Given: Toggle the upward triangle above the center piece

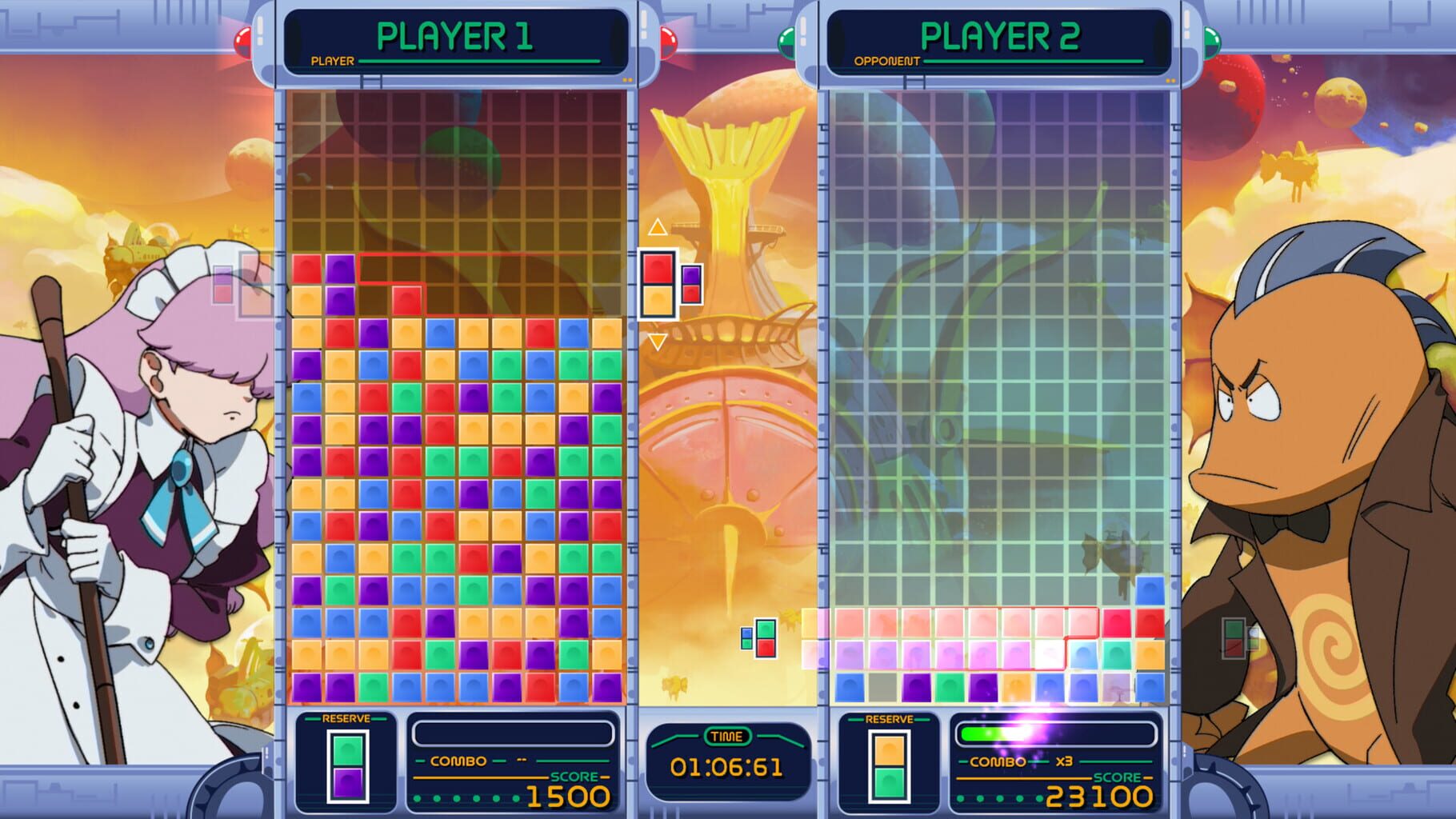Looking at the screenshot, I should [658, 228].
